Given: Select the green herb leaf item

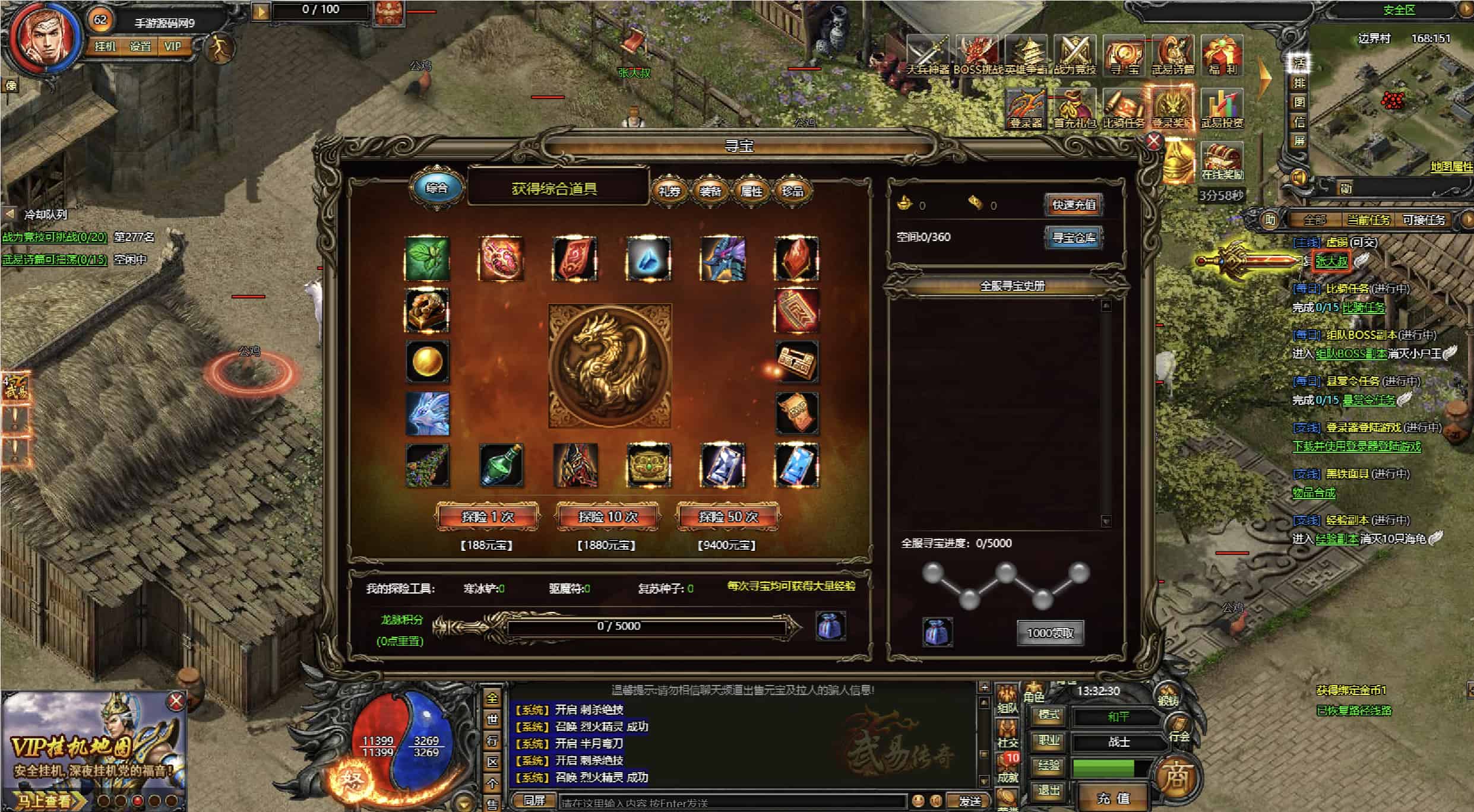Looking at the screenshot, I should 427,258.
